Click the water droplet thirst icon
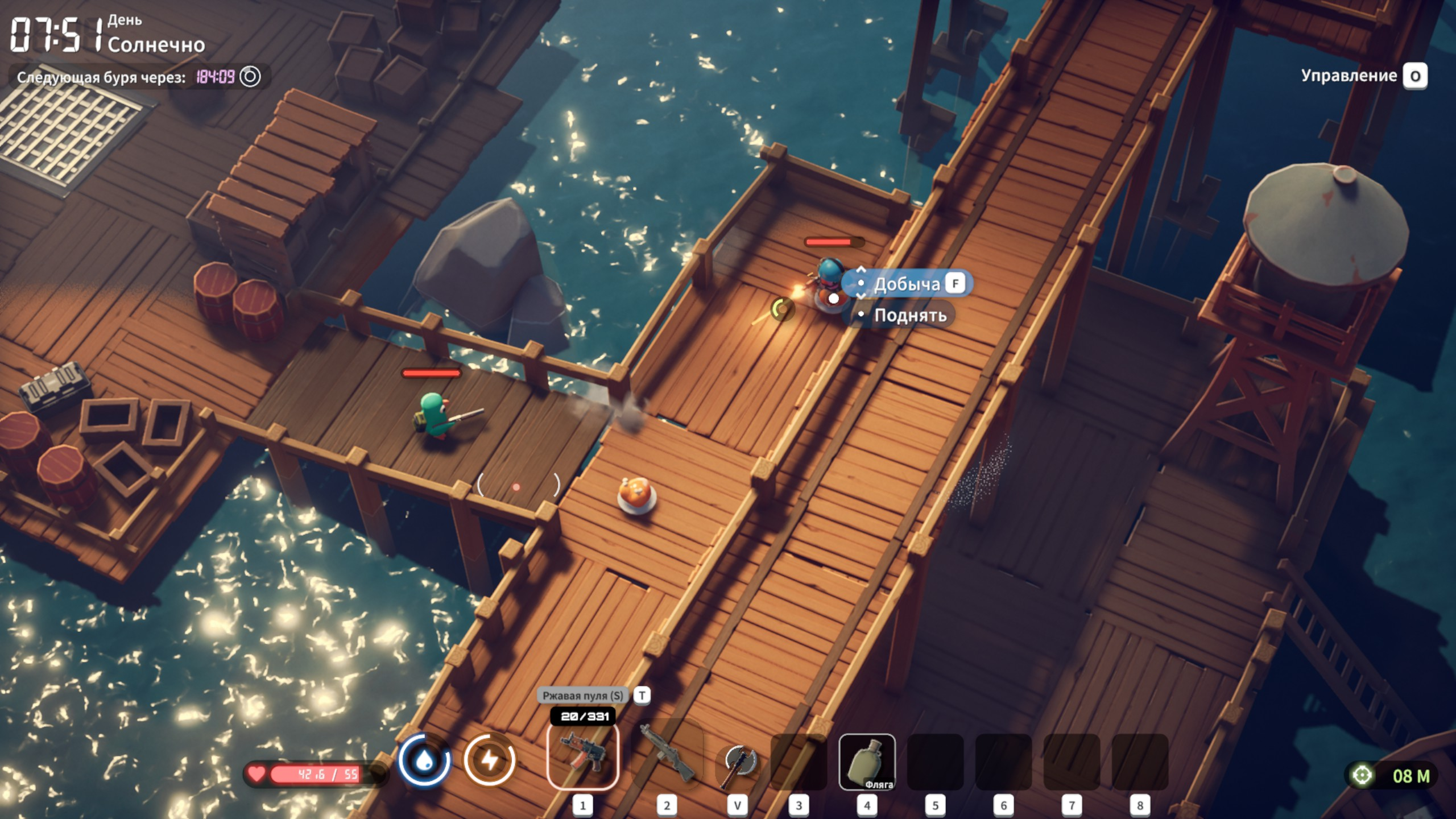This screenshot has height=819, width=1456. 424,760
